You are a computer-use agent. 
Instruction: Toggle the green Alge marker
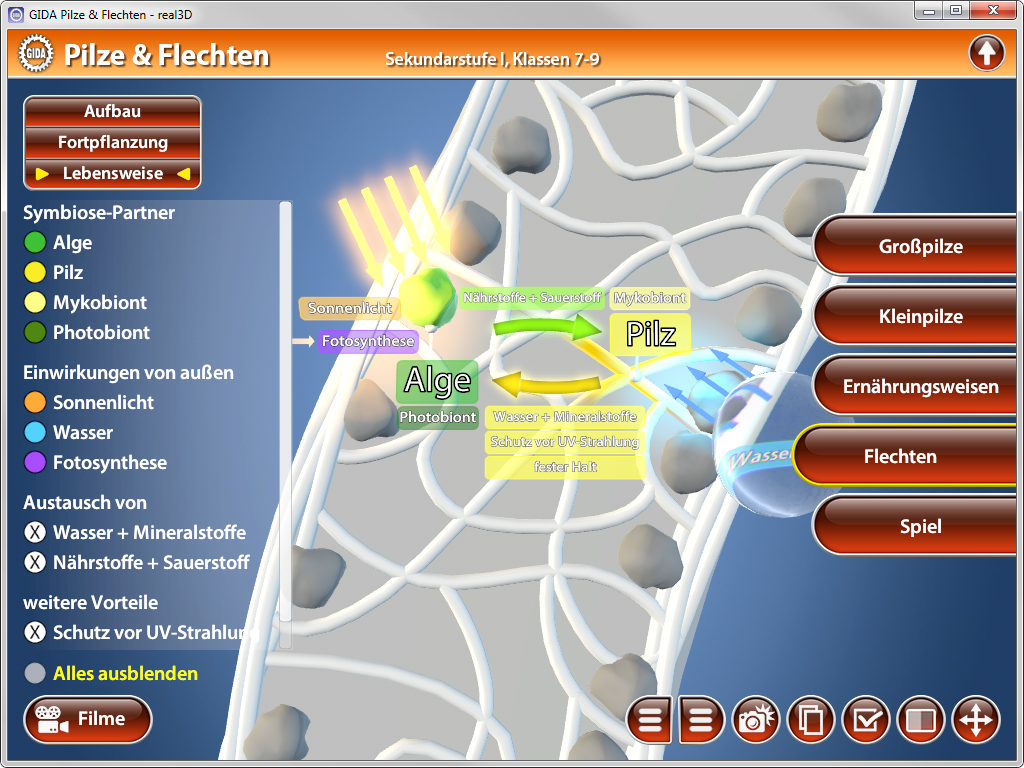(35, 242)
